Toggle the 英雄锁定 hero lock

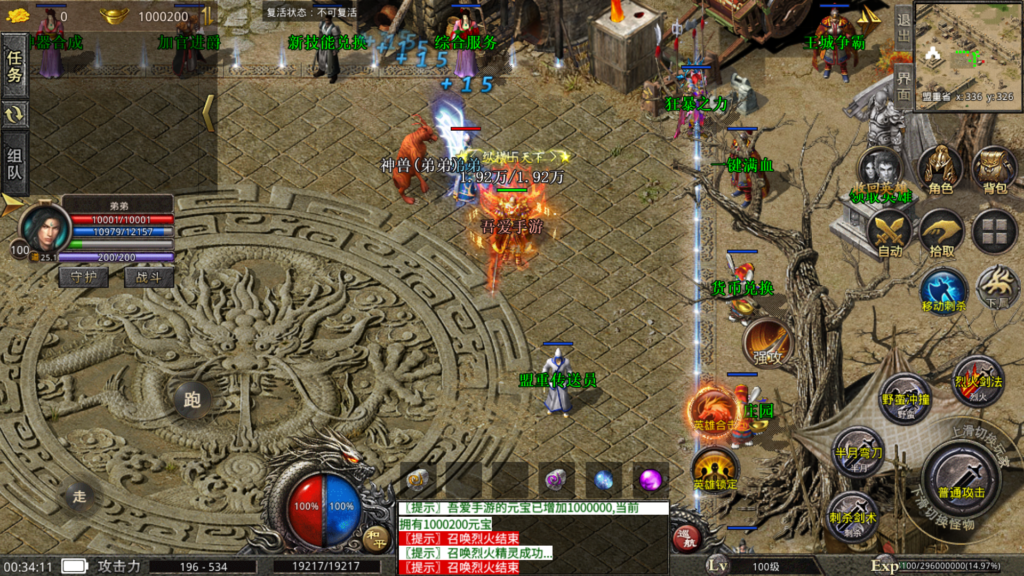715,468
